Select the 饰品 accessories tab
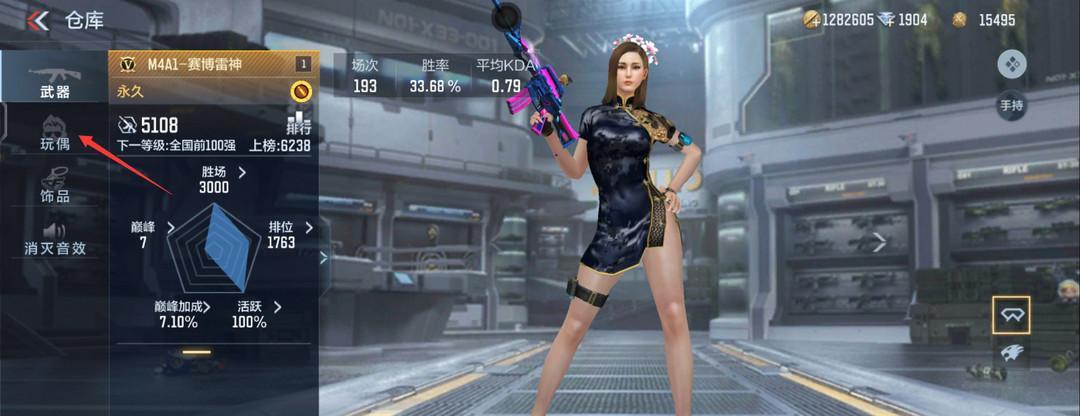Image resolution: width=1080 pixels, height=416 pixels. pos(54,185)
